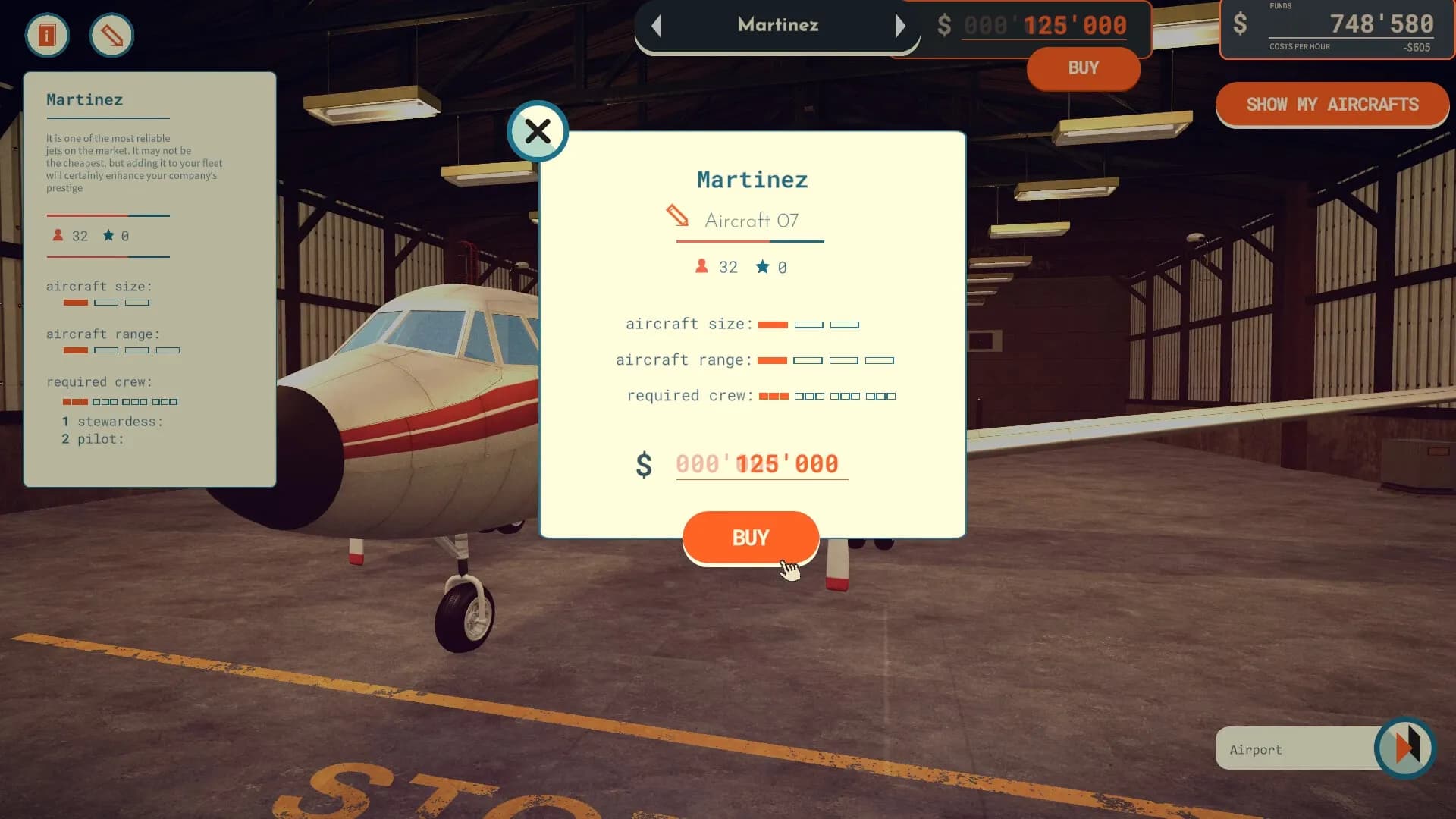1456x819 pixels.
Task: Show previous aircraft with left arrow
Action: click(657, 26)
